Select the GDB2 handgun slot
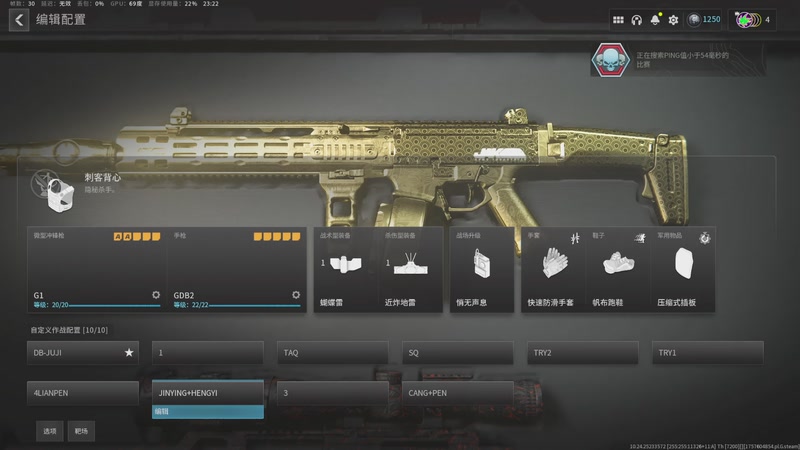 pyautogui.click(x=236, y=270)
